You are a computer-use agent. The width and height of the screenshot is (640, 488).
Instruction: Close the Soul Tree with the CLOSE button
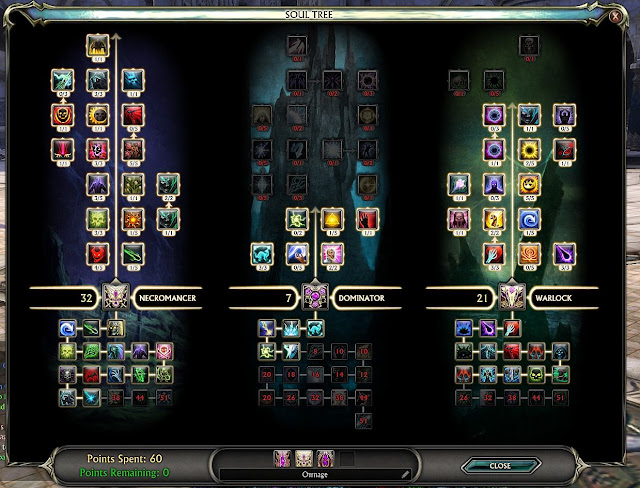click(500, 465)
